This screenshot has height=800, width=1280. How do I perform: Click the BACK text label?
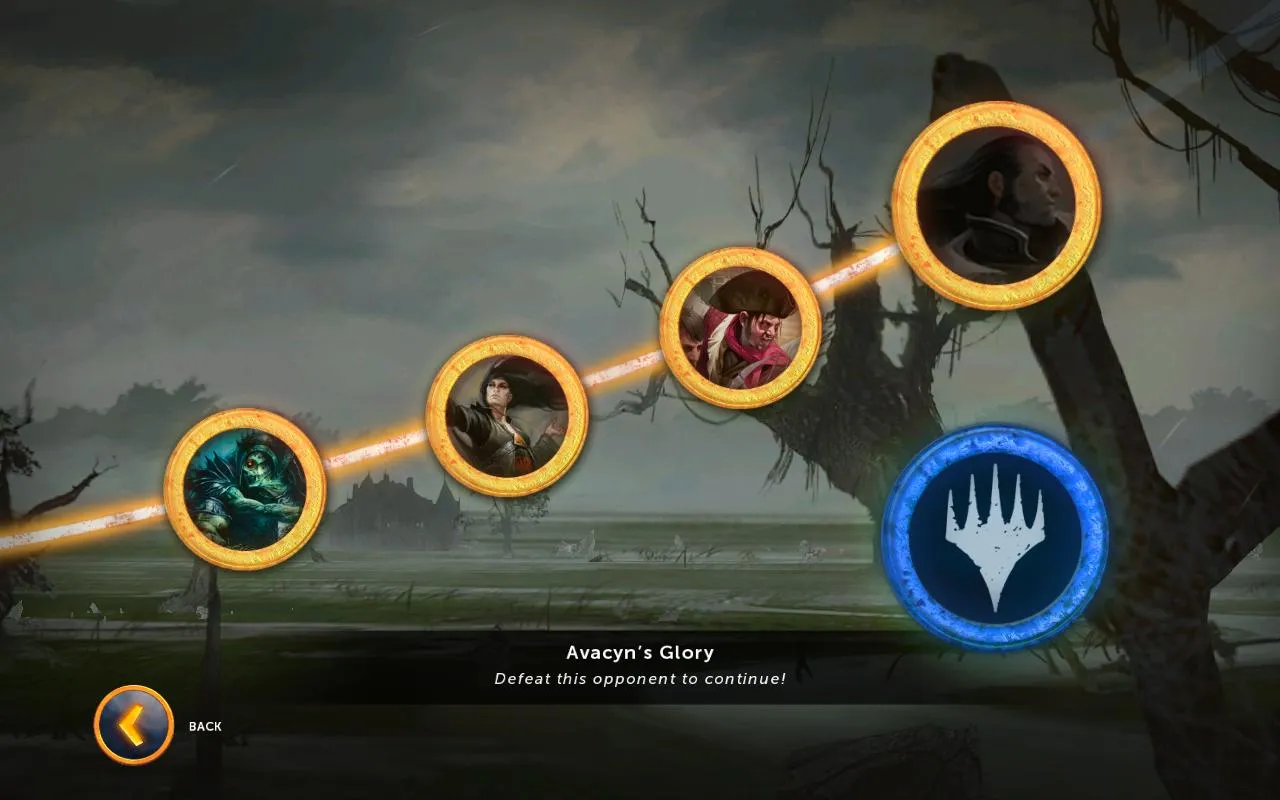204,726
